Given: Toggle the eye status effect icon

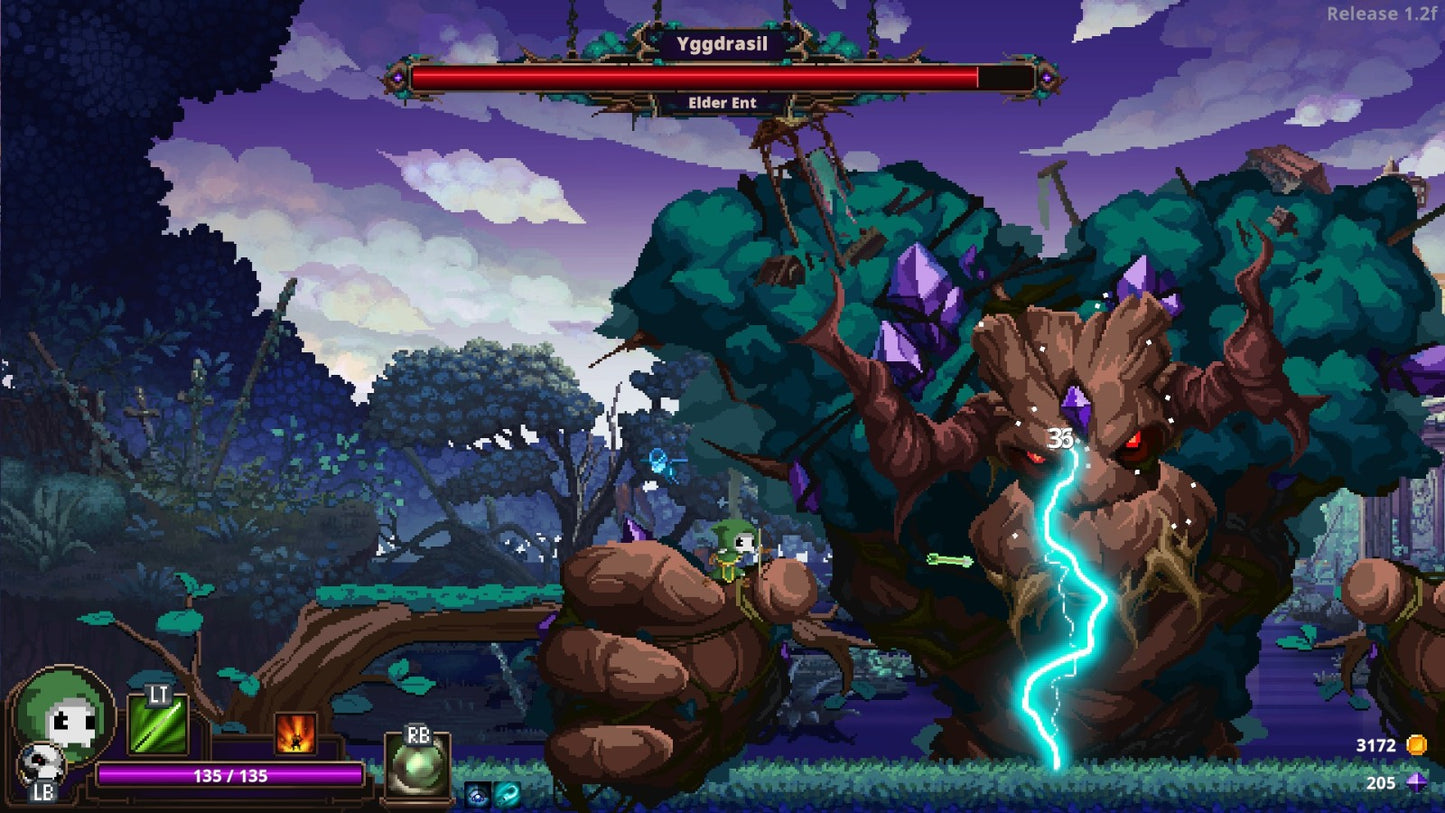Looking at the screenshot, I should (478, 794).
